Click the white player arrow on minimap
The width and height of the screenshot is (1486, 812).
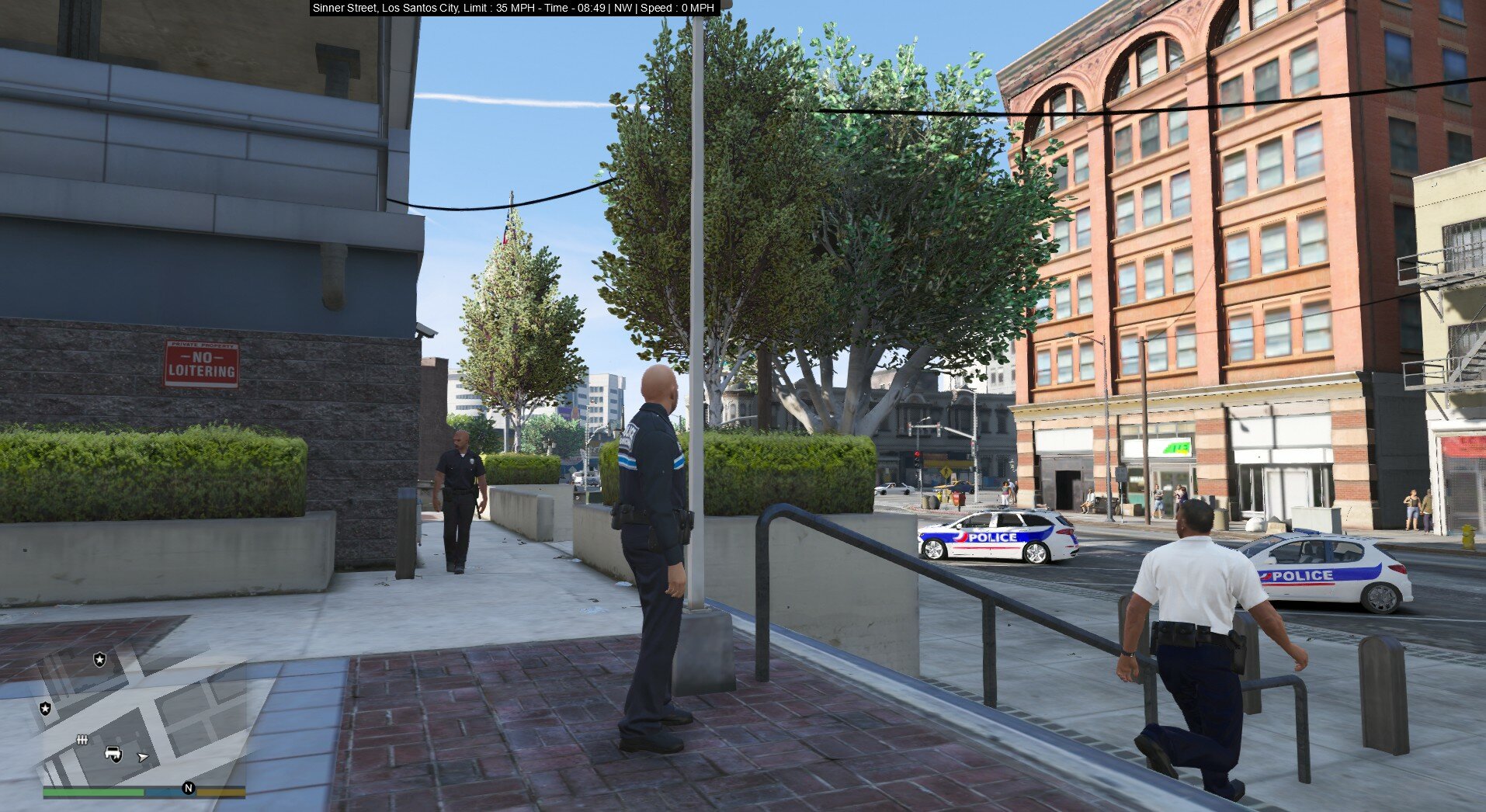[143, 757]
